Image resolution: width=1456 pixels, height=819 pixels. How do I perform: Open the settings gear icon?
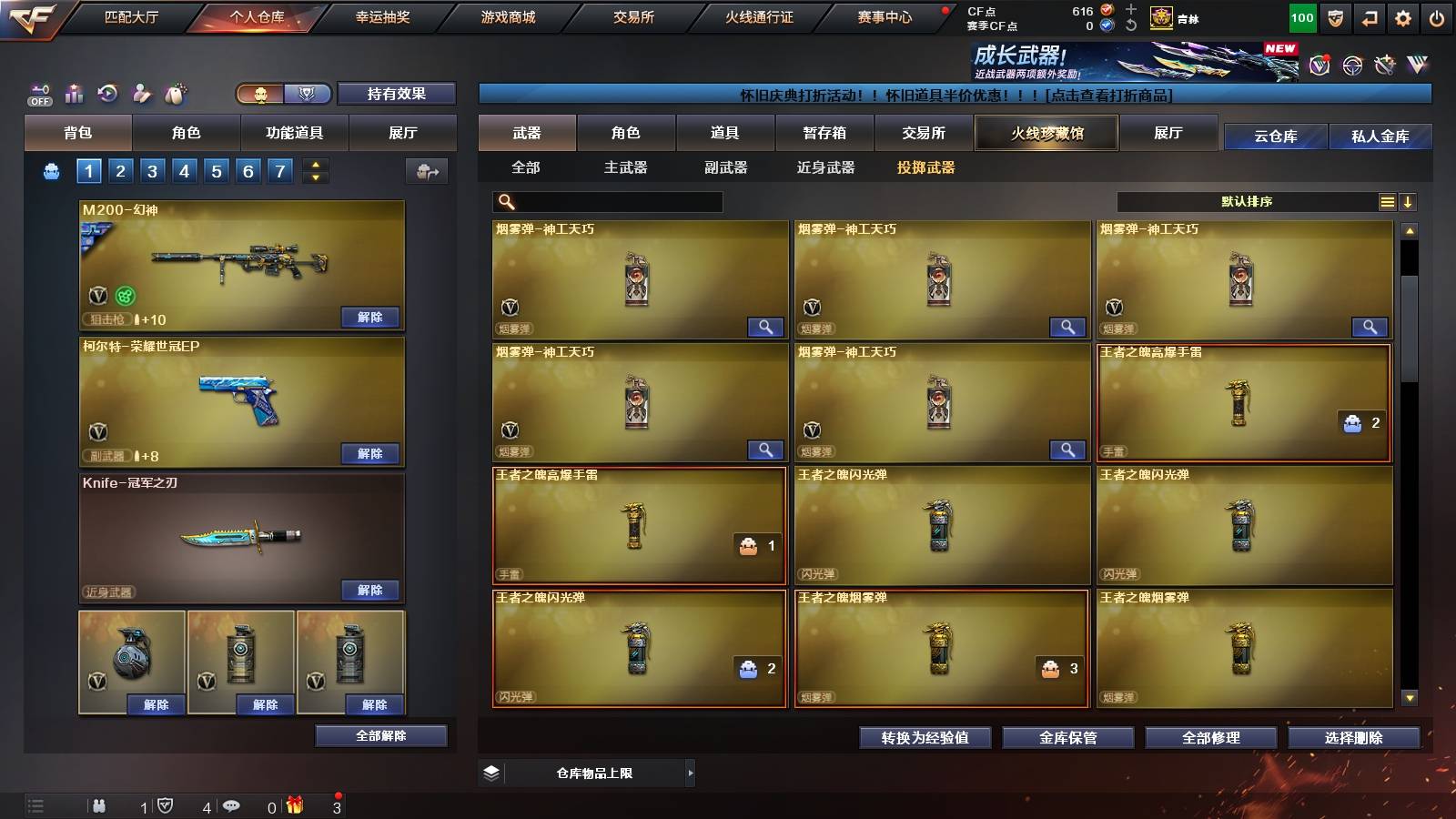1402,16
